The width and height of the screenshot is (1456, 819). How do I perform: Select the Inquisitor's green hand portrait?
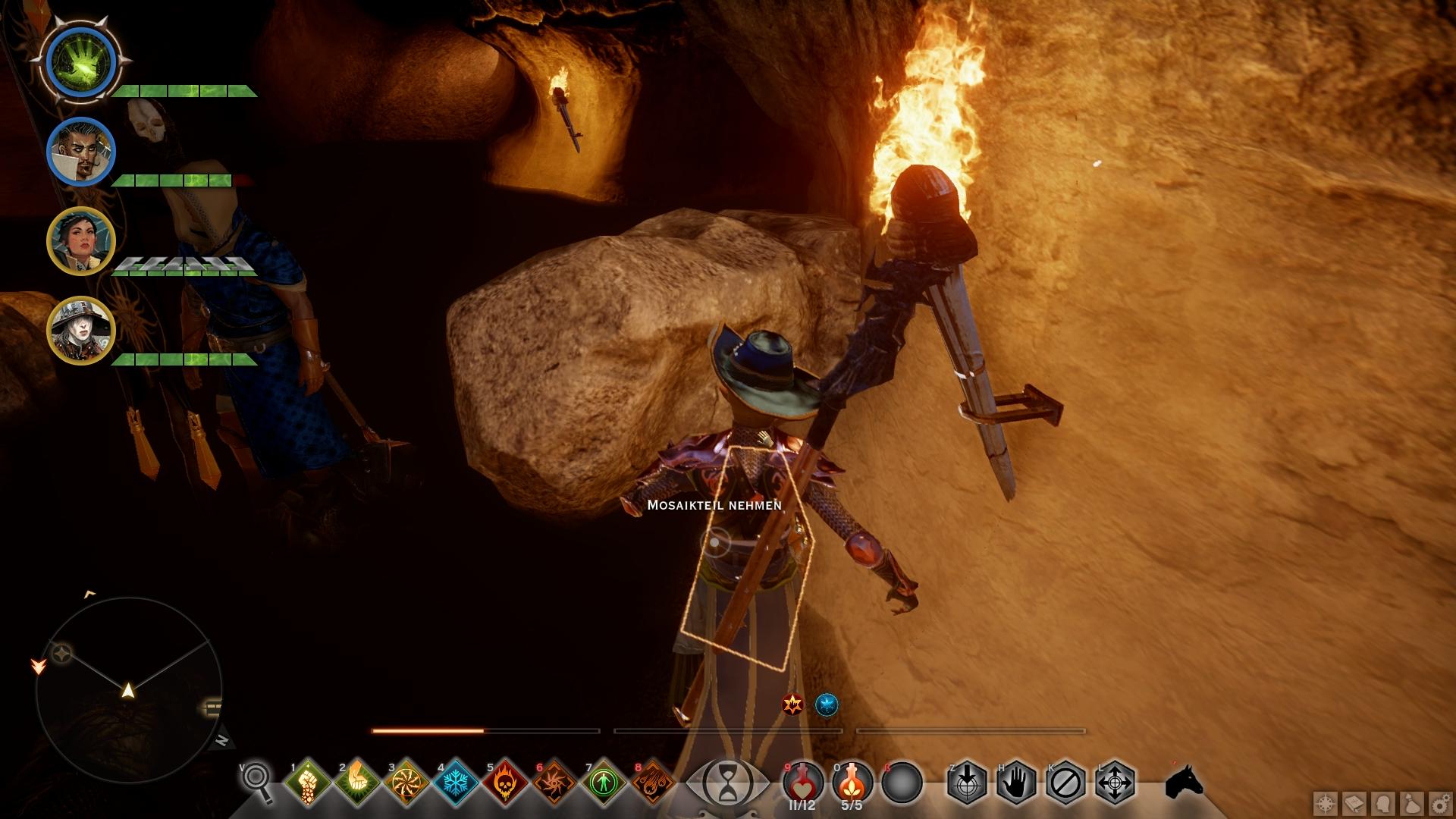tap(81, 62)
